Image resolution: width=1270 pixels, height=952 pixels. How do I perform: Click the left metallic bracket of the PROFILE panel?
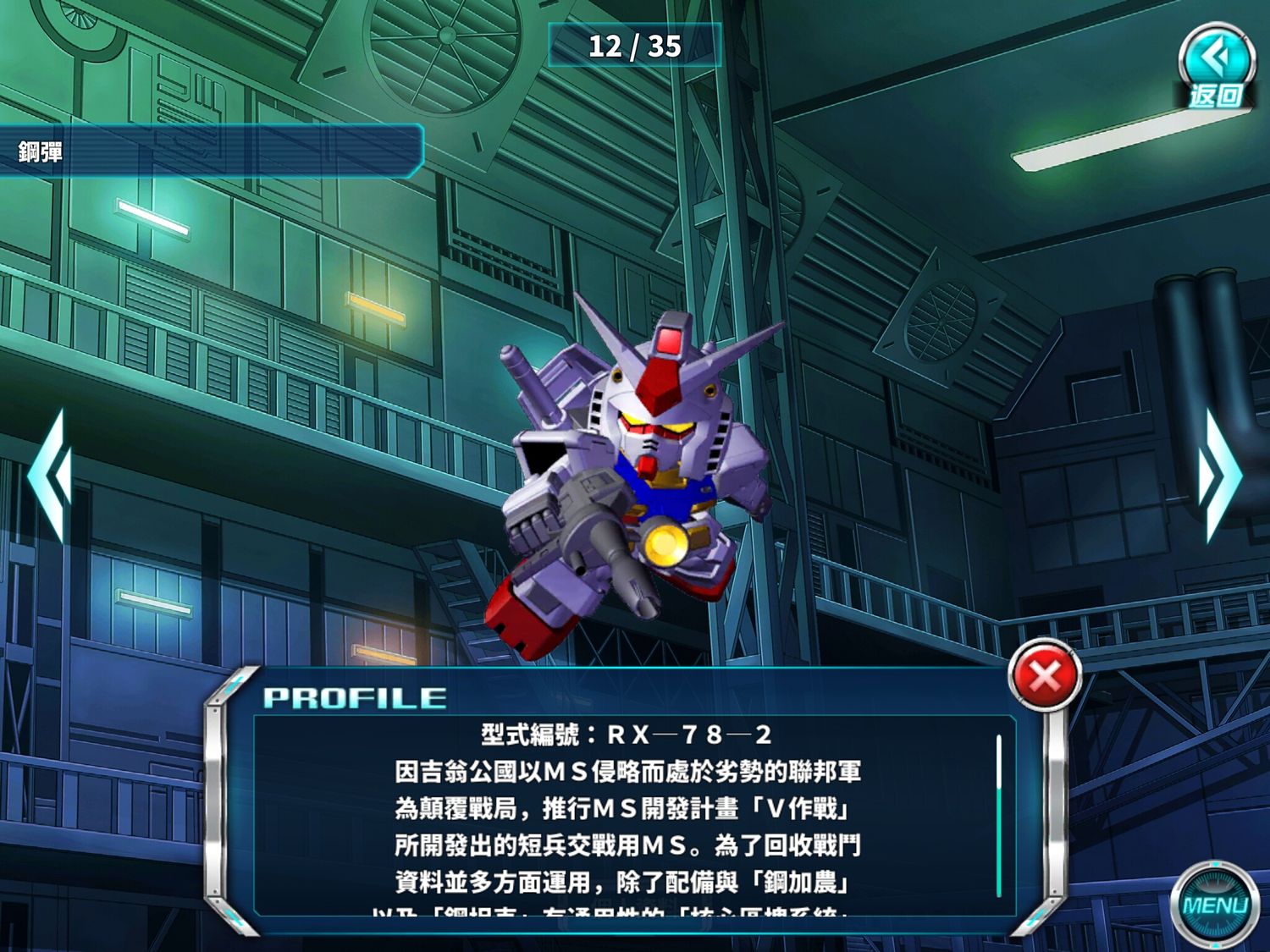click(219, 804)
